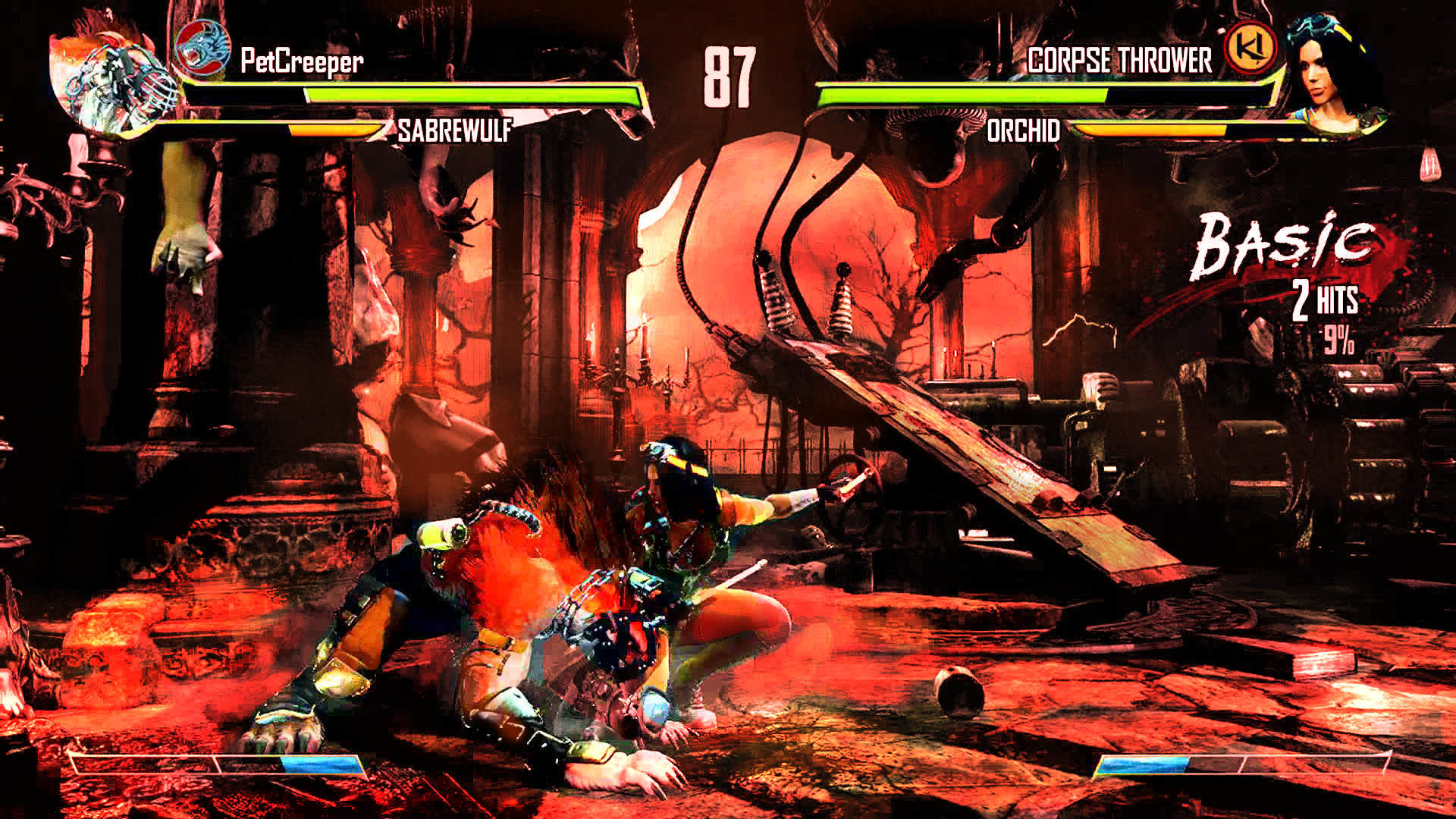The width and height of the screenshot is (1456, 819).
Task: Click Corpse Thrower's KI emblem
Action: [1250, 47]
